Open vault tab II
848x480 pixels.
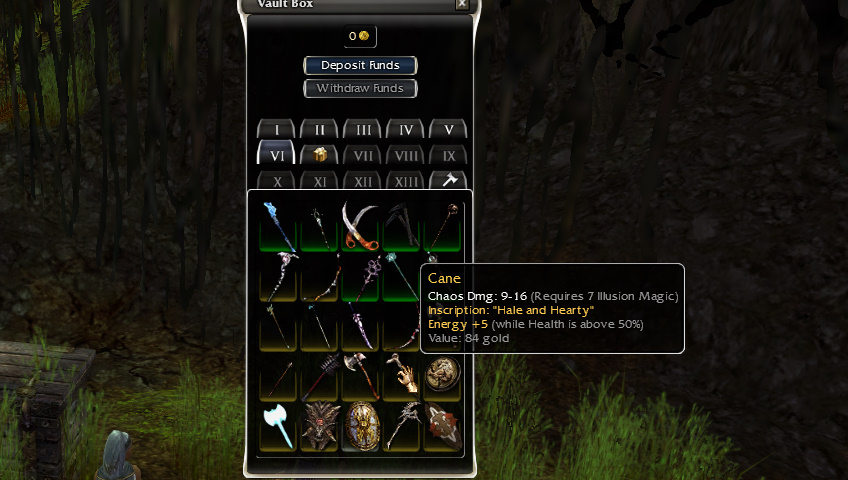point(320,130)
